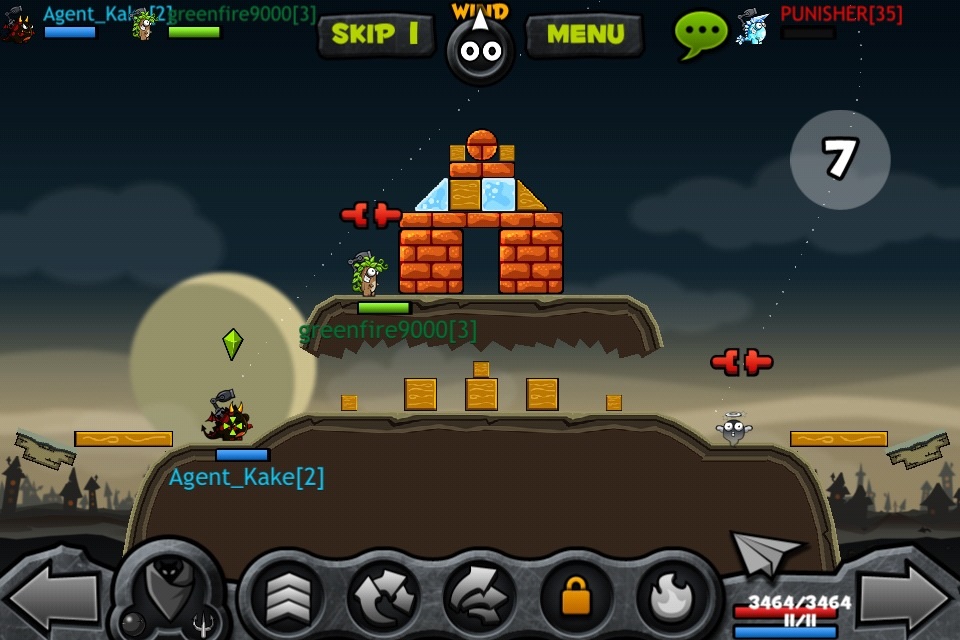Select Agent_Kake's avatar in the player list
This screenshot has height=640, width=960.
click(x=18, y=24)
